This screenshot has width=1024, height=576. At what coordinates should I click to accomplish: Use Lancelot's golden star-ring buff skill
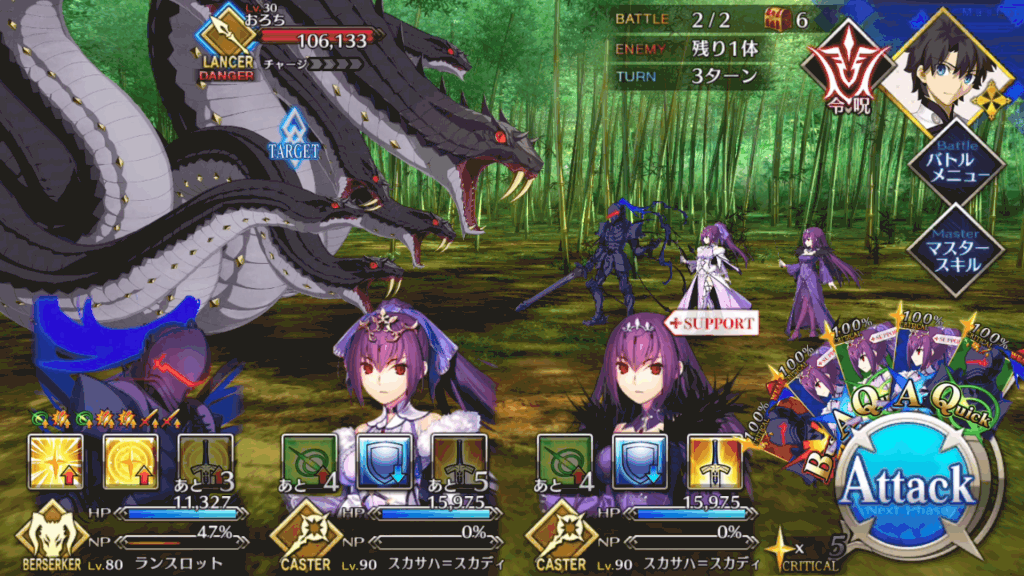(x=131, y=461)
